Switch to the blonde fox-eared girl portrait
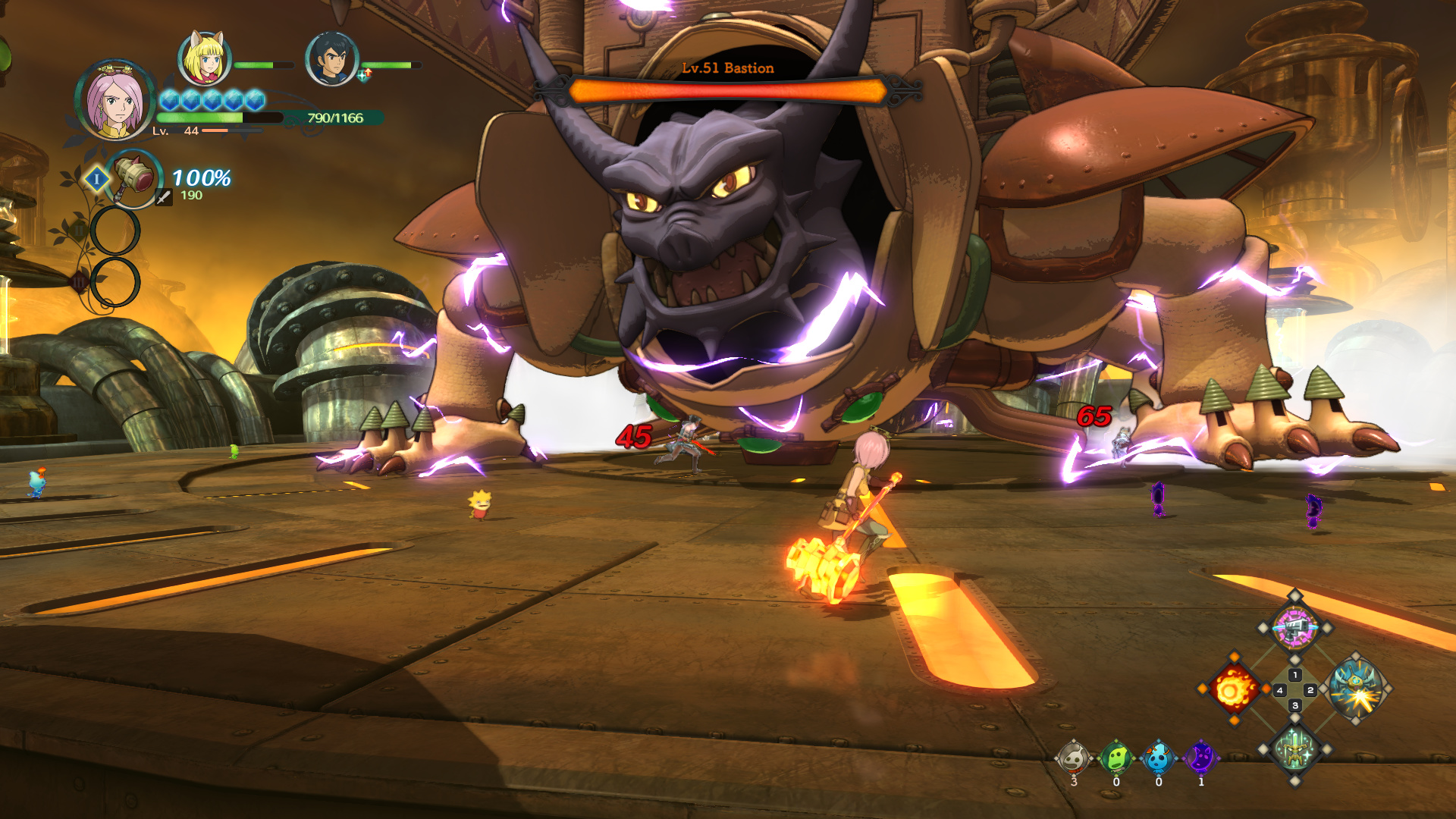This screenshot has height=819, width=1456. point(204,58)
